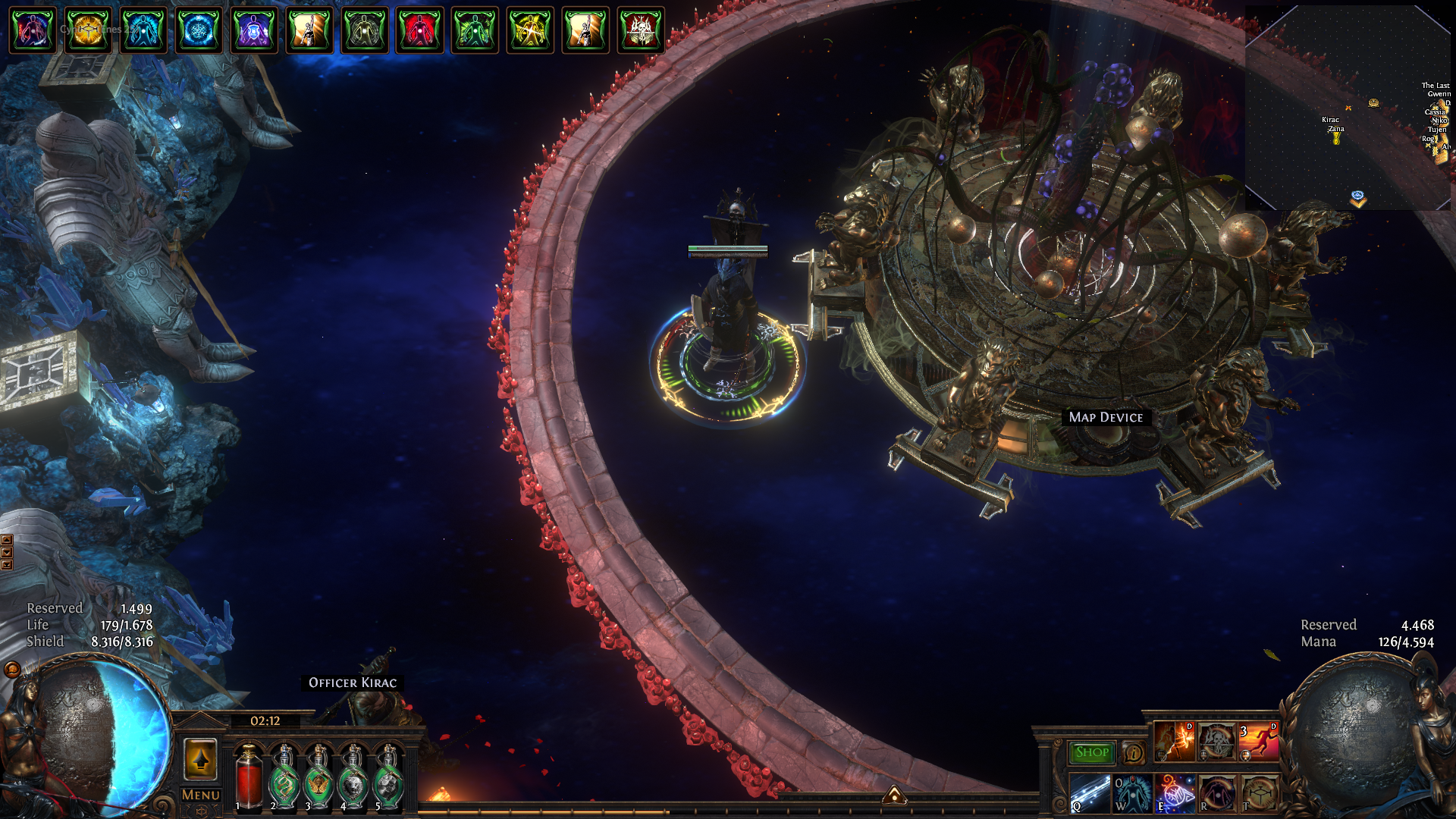Use the silver flask in slot 4

353,778
